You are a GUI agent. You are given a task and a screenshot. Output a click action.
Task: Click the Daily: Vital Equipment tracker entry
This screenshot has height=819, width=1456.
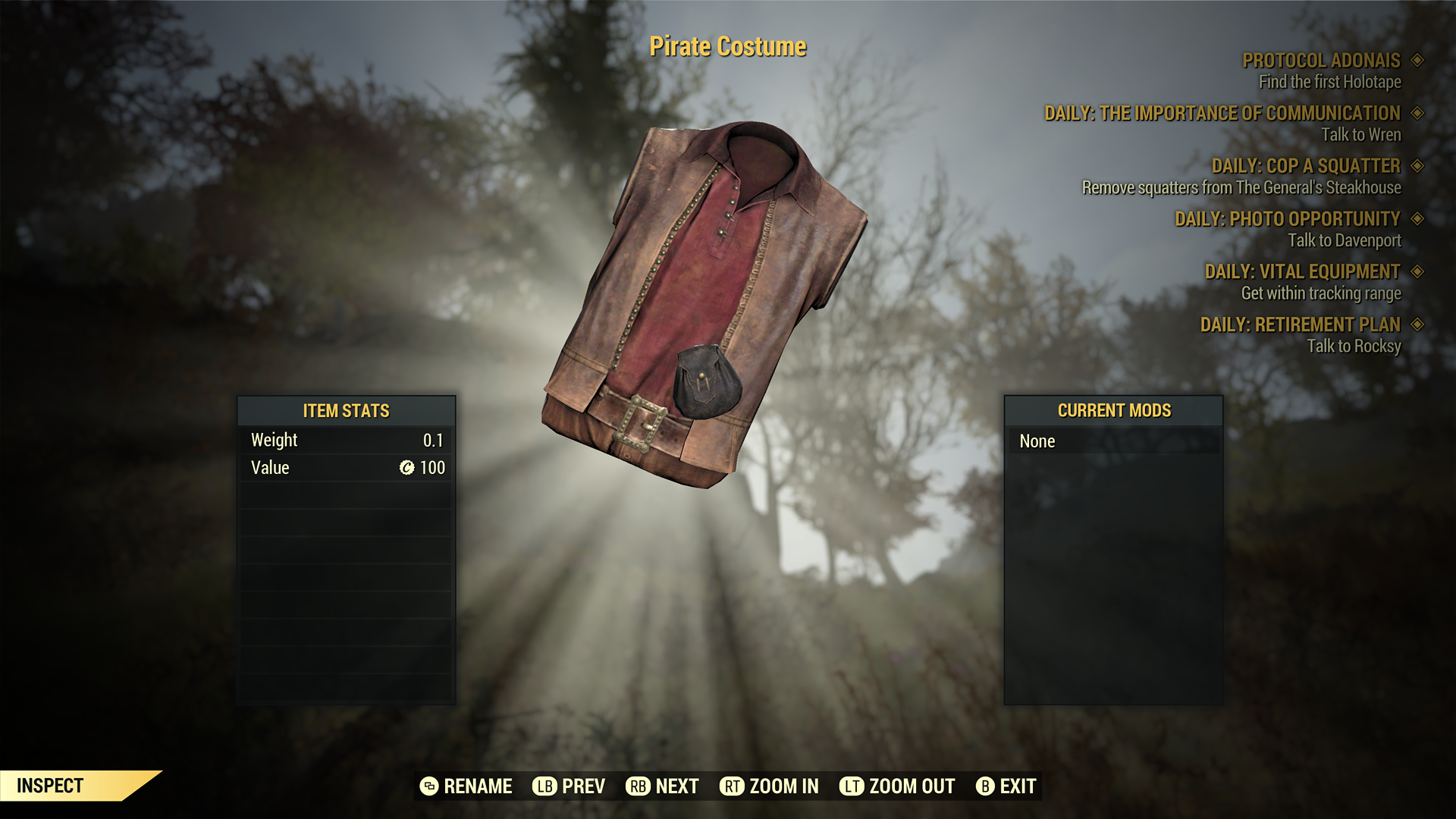click(1302, 271)
